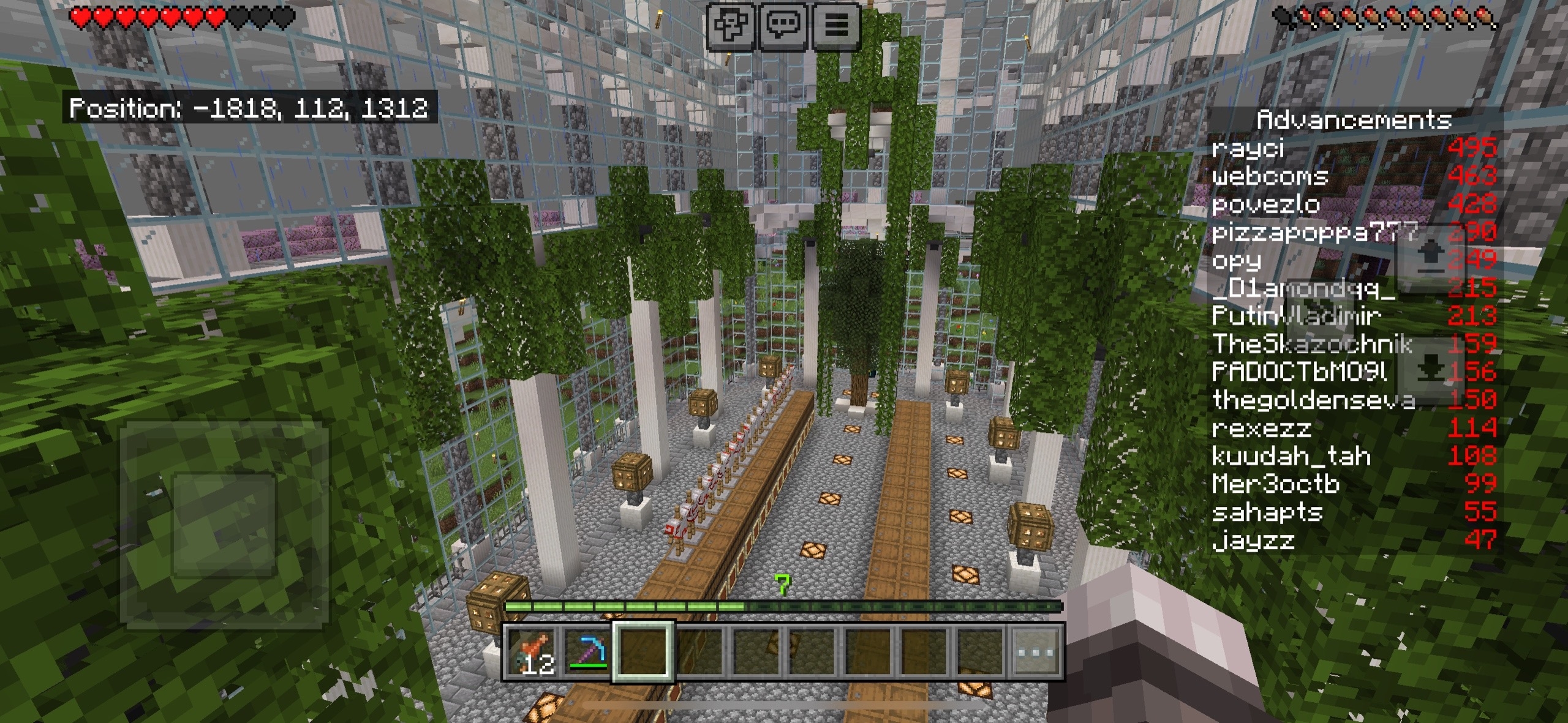Select the diamond pickaxe hotbar slot
The width and height of the screenshot is (1568, 723).
(x=587, y=652)
